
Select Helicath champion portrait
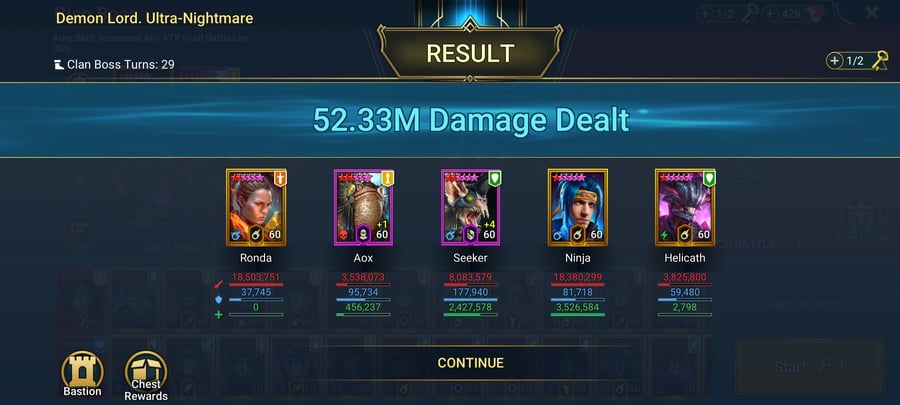click(x=686, y=207)
